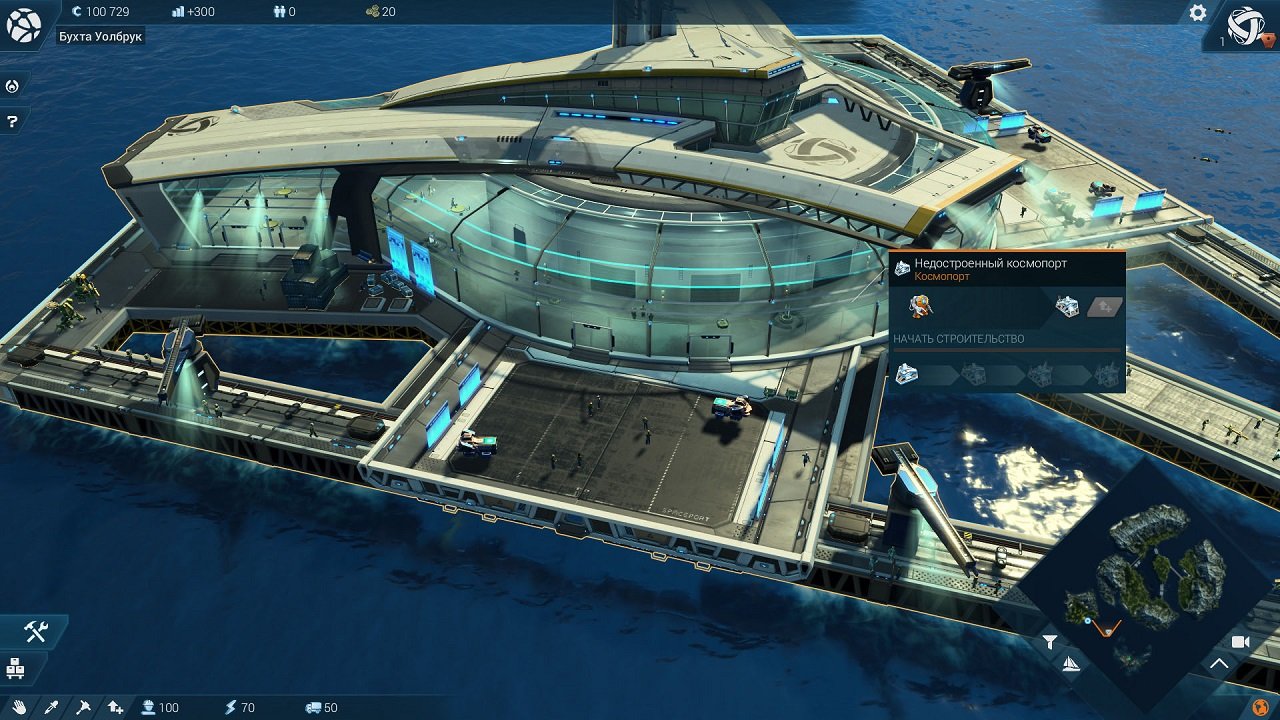Select the hand tool in the bottom toolbar

coord(20,707)
